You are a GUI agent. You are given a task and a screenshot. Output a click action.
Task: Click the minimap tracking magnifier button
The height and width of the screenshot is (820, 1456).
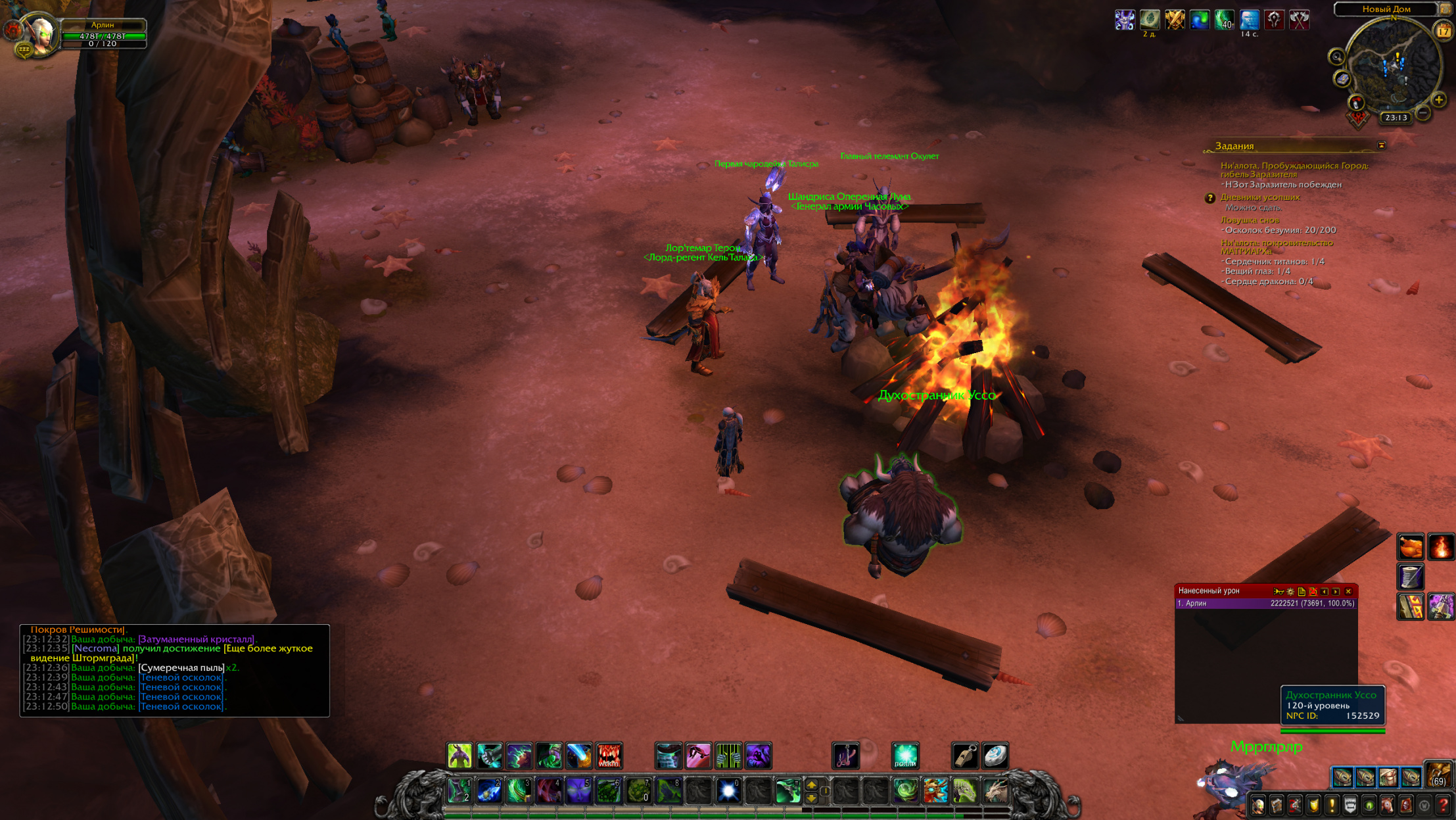(x=1336, y=57)
